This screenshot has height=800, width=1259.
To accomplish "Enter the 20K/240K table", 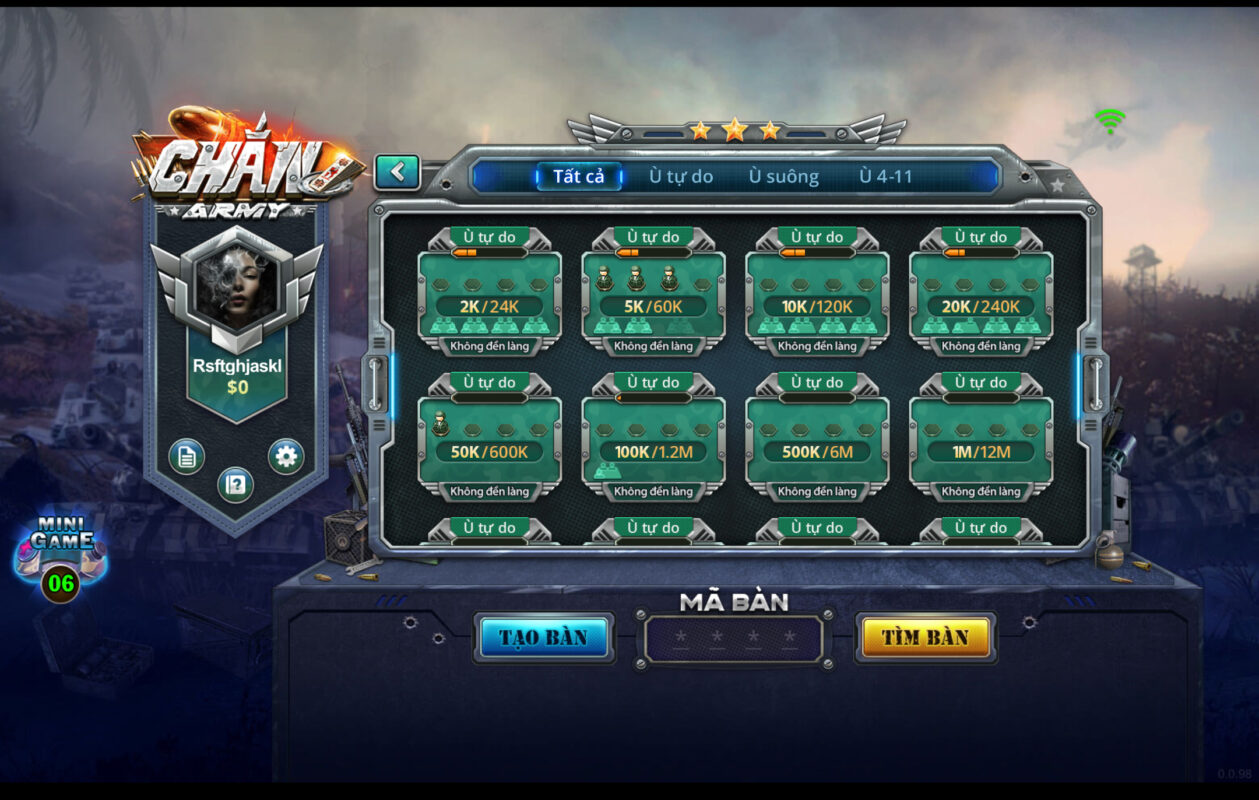I will (x=981, y=295).
